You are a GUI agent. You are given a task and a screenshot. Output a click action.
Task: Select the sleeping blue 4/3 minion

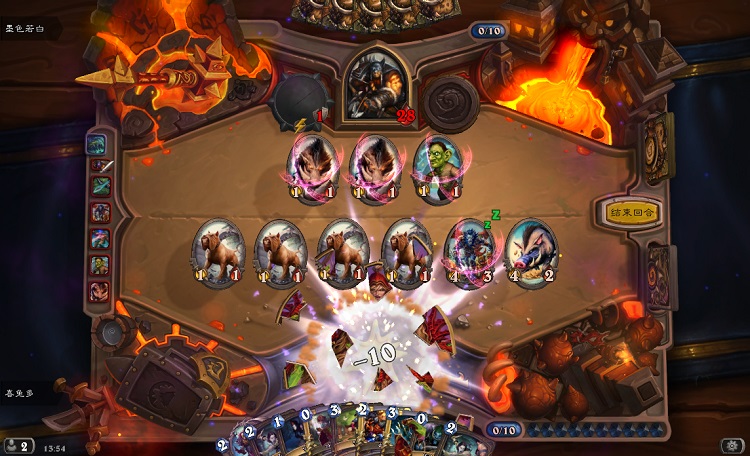[470, 252]
